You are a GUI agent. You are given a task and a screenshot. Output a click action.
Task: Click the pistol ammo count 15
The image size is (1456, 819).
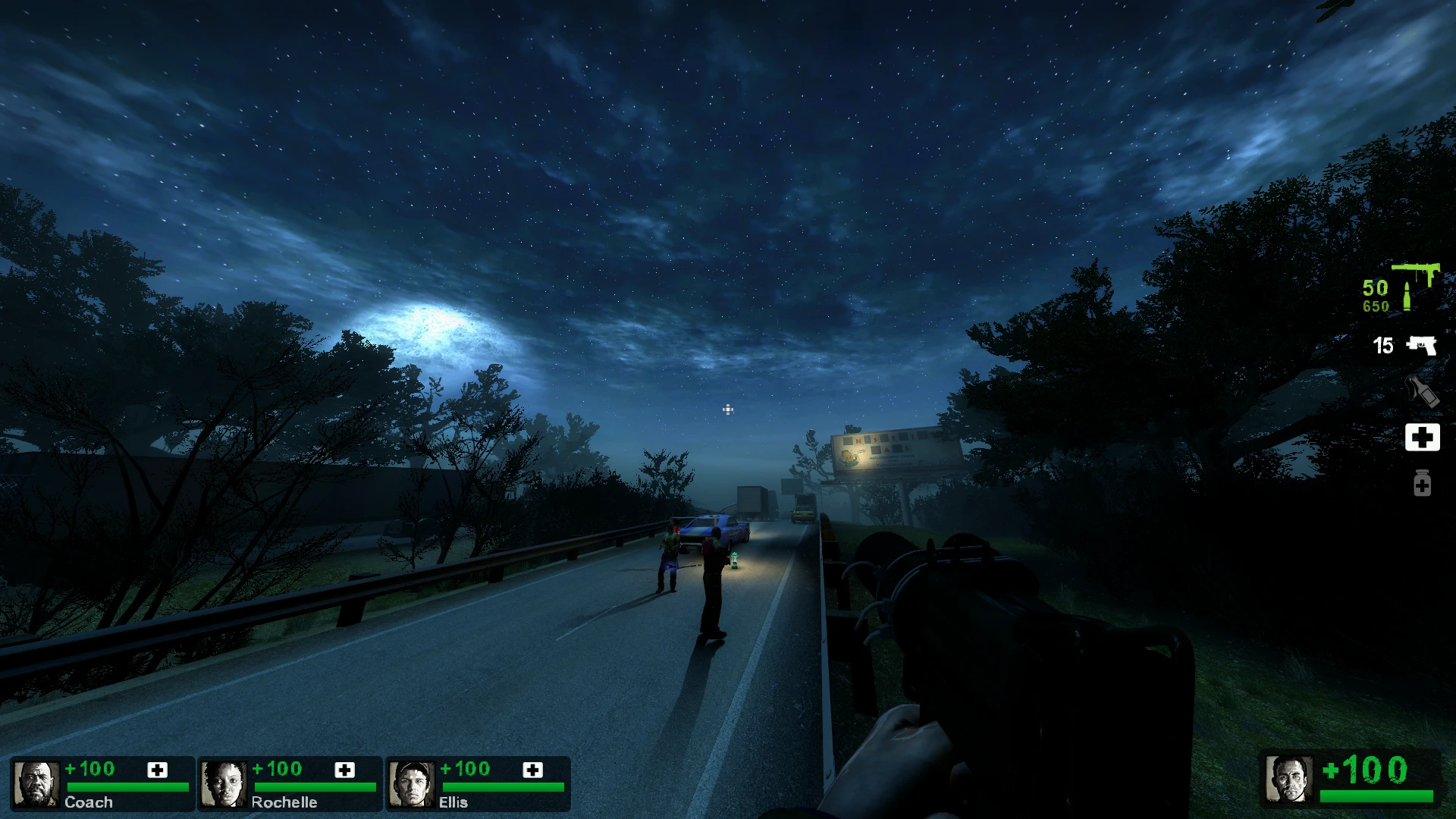pyautogui.click(x=1382, y=346)
